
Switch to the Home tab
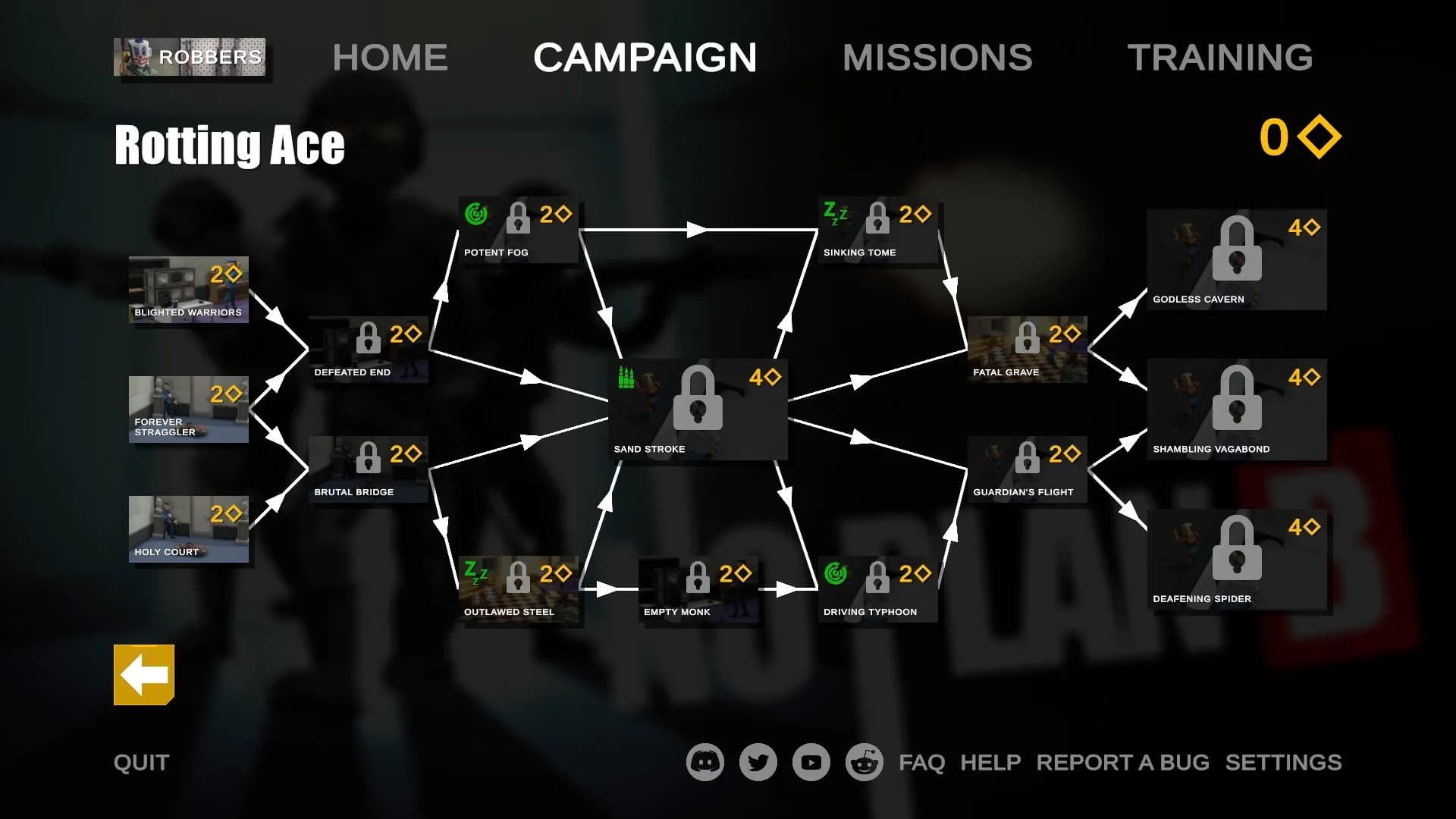[390, 58]
